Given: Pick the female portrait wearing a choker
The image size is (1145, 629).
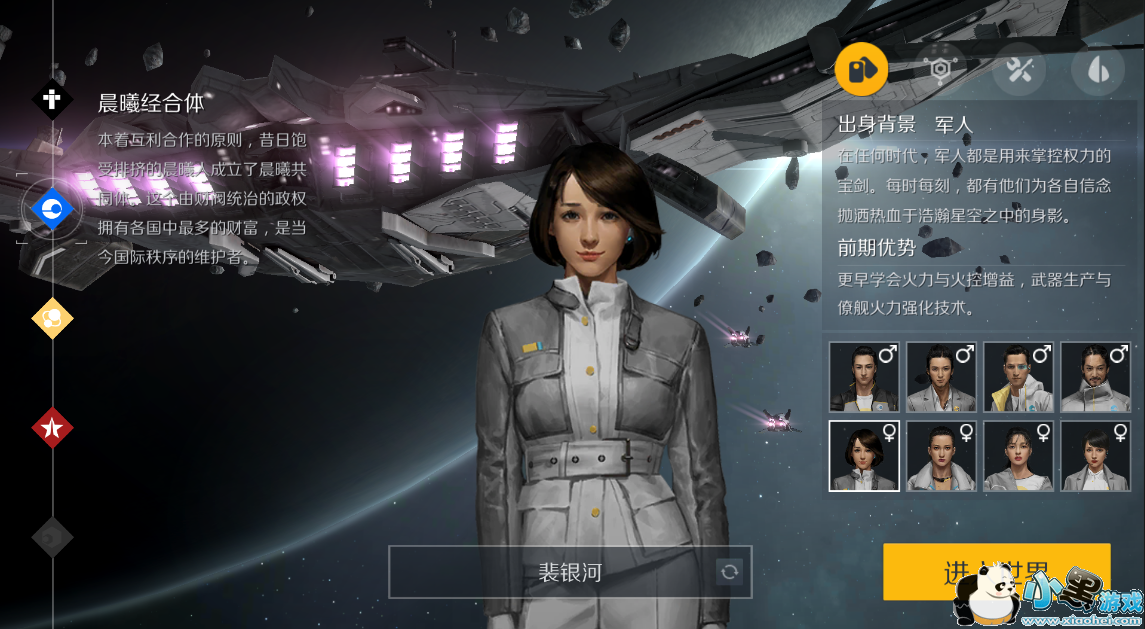Looking at the screenshot, I should (x=941, y=456).
